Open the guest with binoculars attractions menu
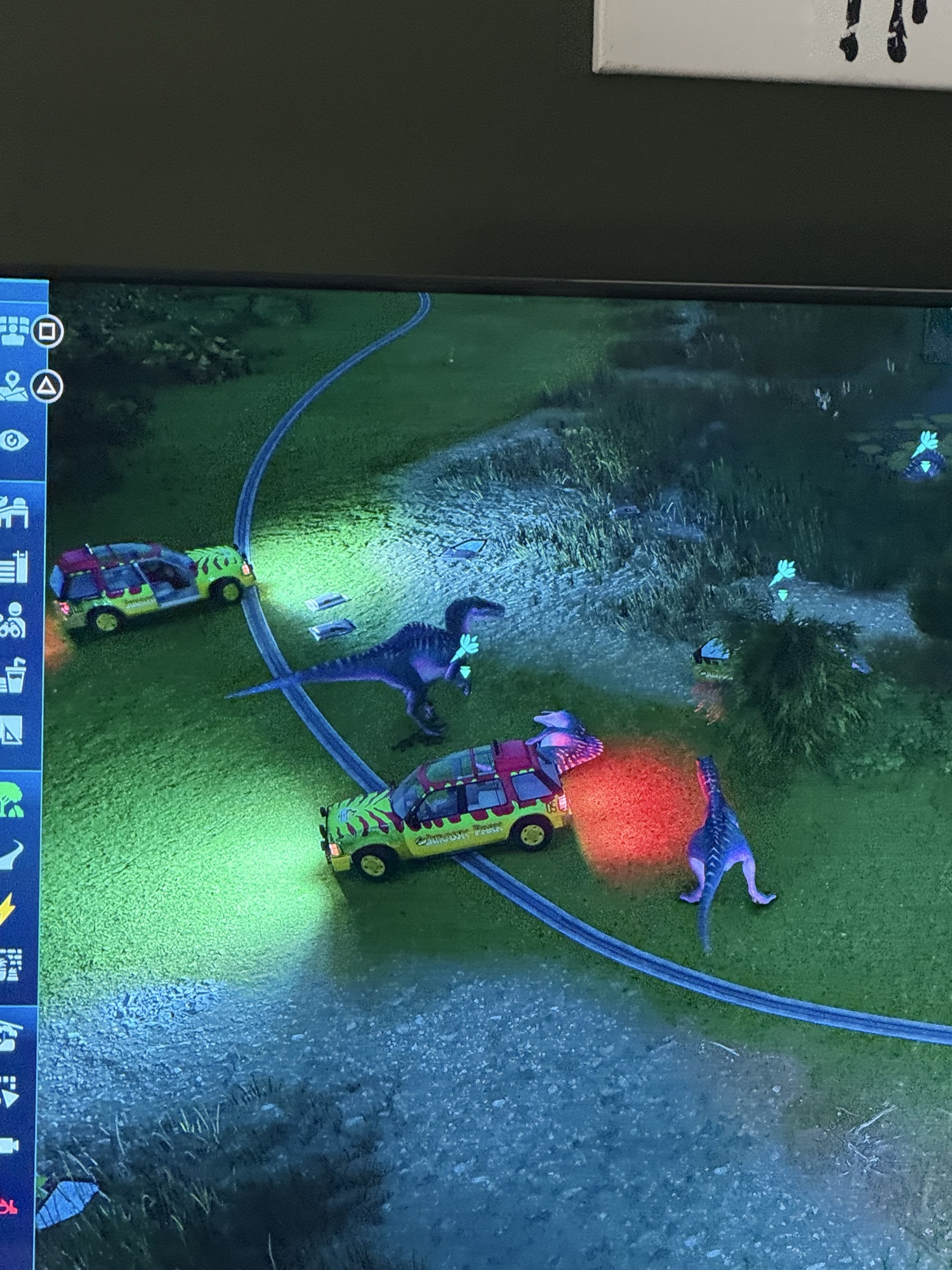This screenshot has width=952, height=1270. (13, 620)
